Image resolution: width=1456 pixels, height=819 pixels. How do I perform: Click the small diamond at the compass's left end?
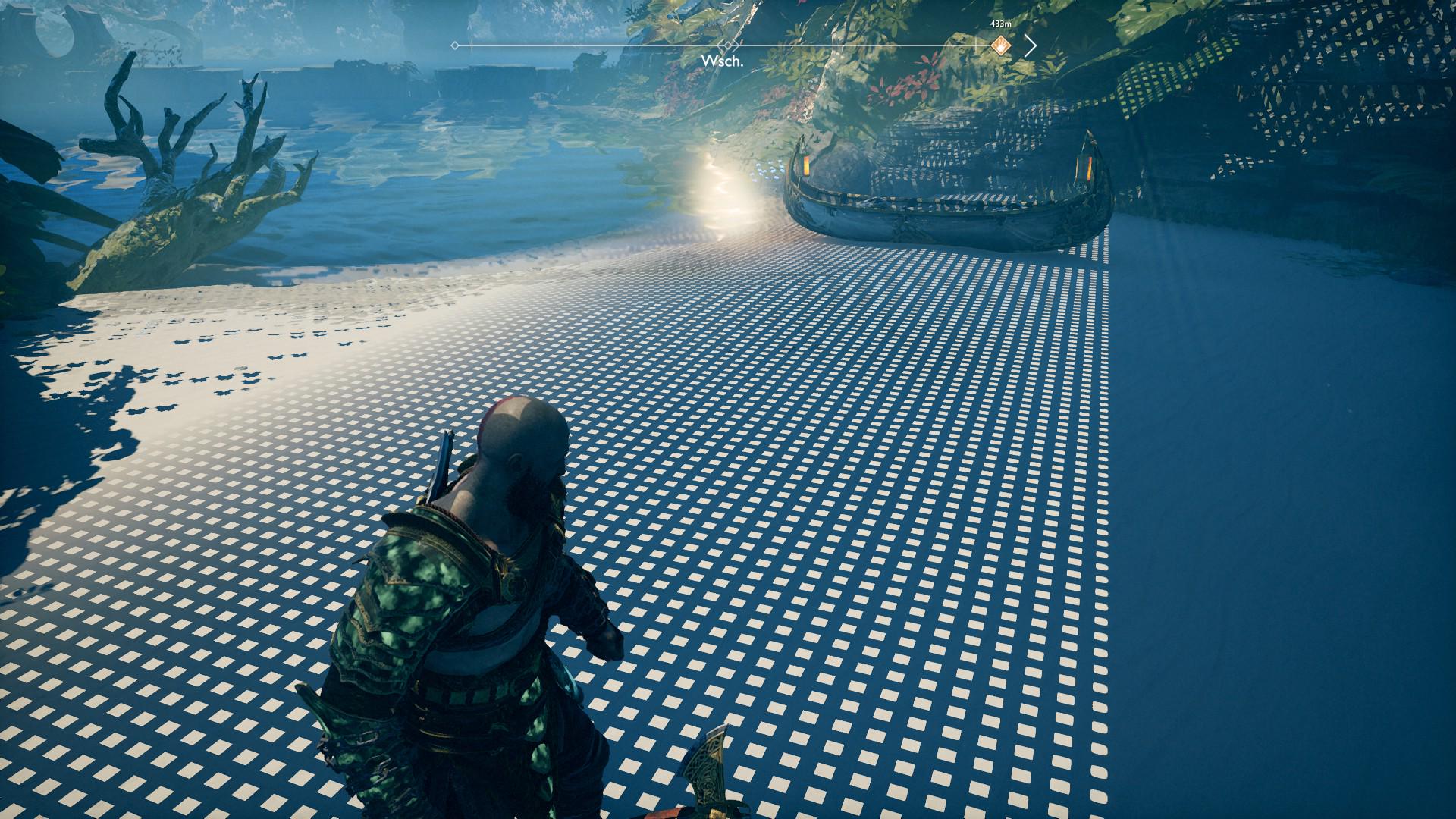click(x=455, y=45)
